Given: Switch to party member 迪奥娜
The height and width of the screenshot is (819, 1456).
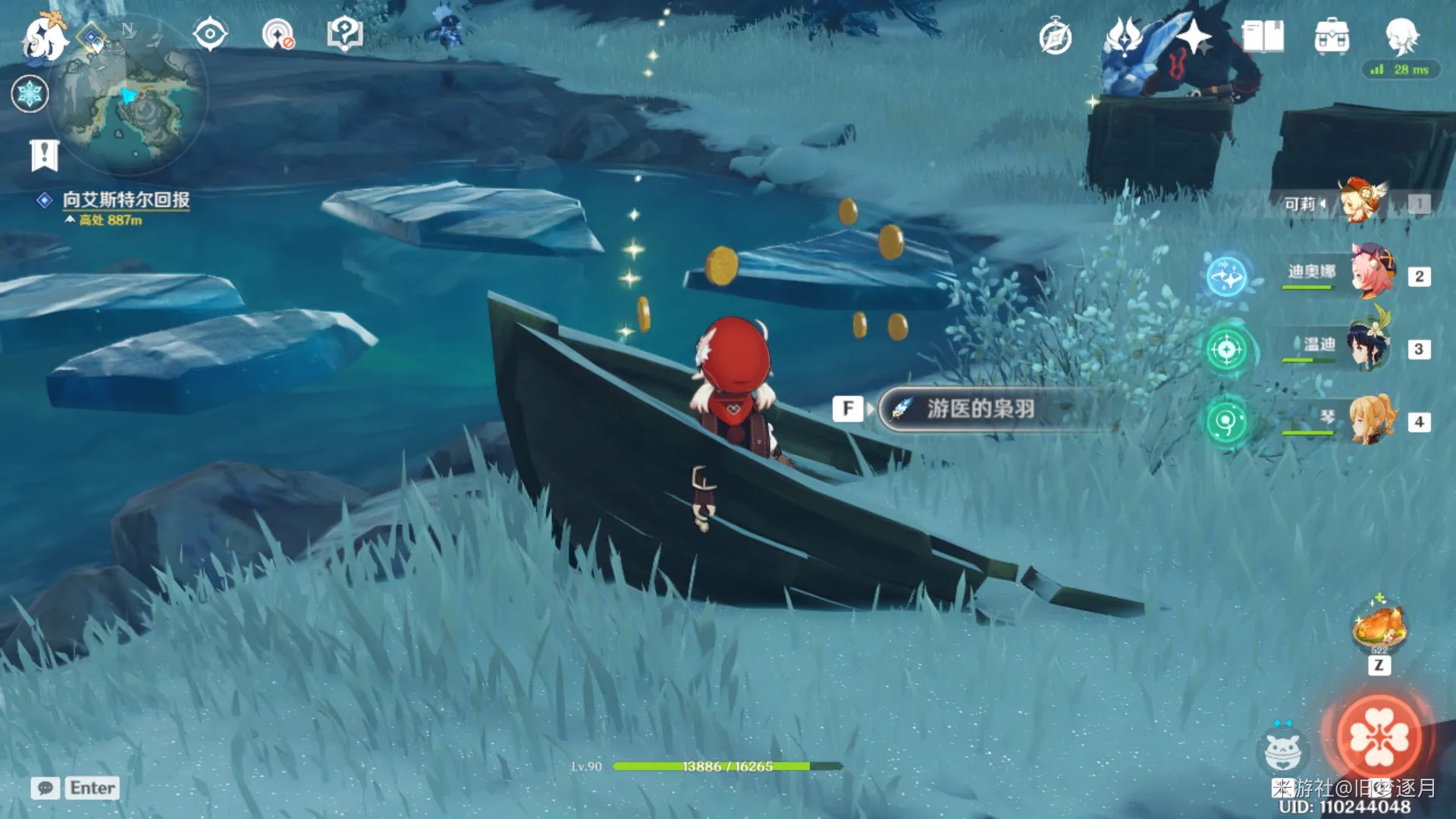Looking at the screenshot, I should click(1371, 273).
